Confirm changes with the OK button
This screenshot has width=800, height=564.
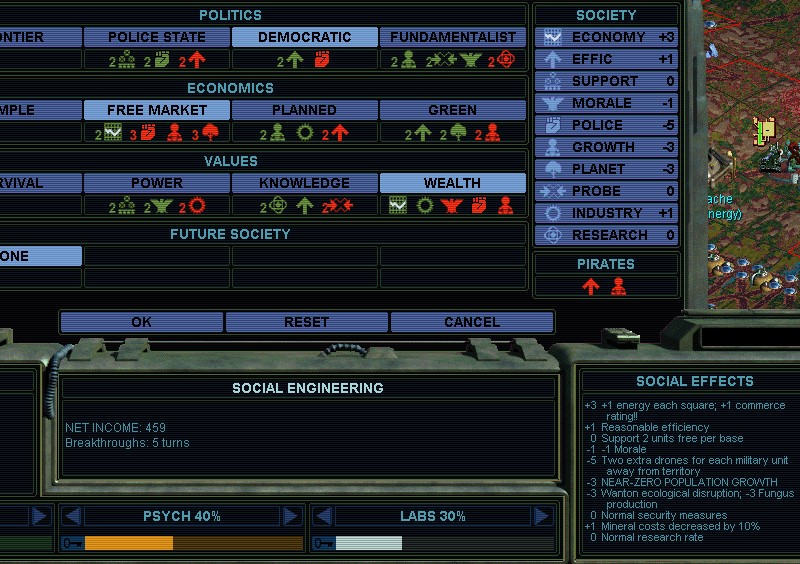pyautogui.click(x=141, y=322)
